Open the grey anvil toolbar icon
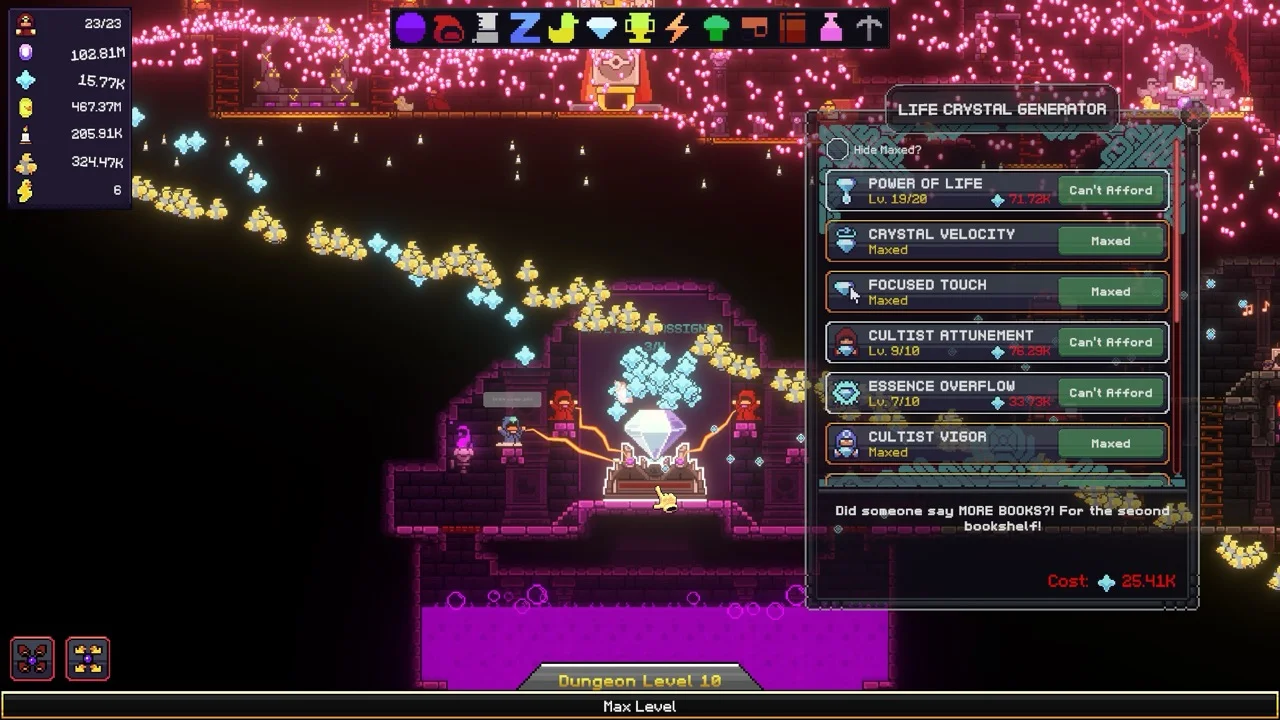This screenshot has height=720, width=1280. point(486,28)
